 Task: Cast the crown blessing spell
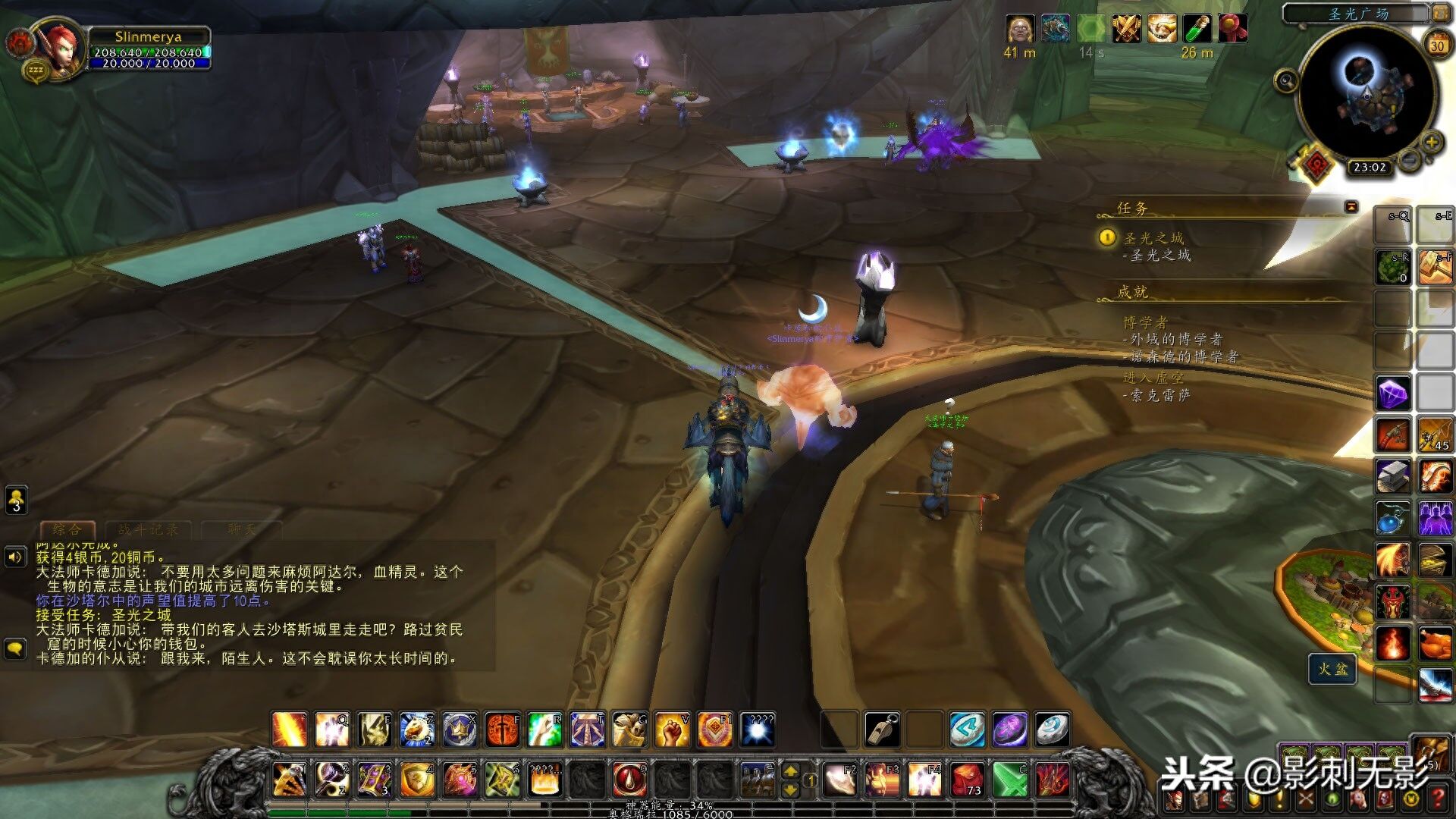point(460,730)
